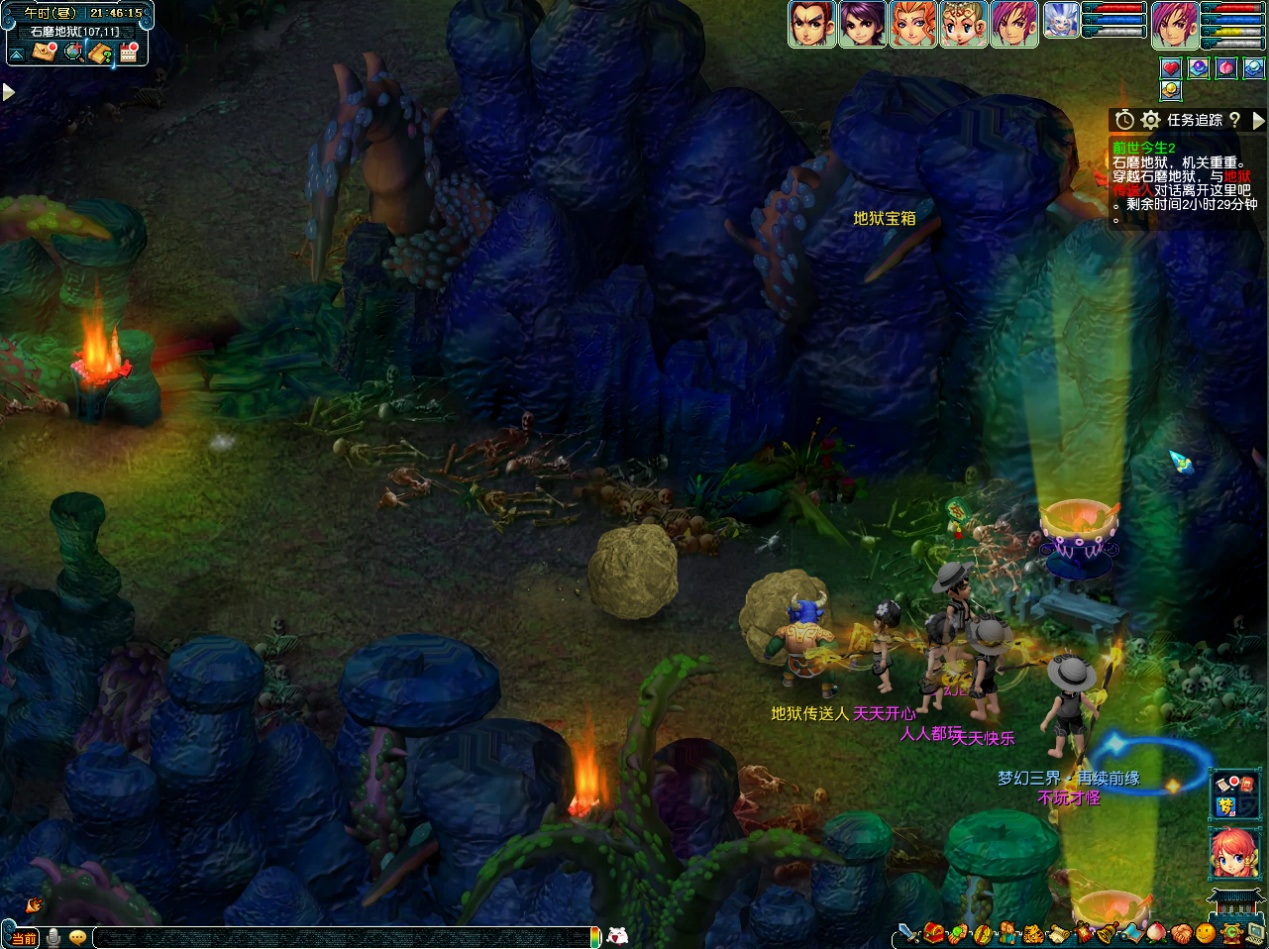
Task: Open task tracker gear settings
Action: [1151, 120]
